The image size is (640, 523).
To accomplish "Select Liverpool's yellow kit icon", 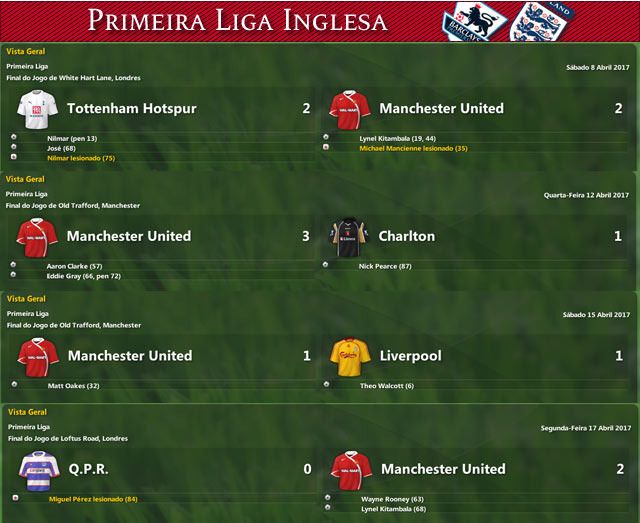I will click(349, 355).
